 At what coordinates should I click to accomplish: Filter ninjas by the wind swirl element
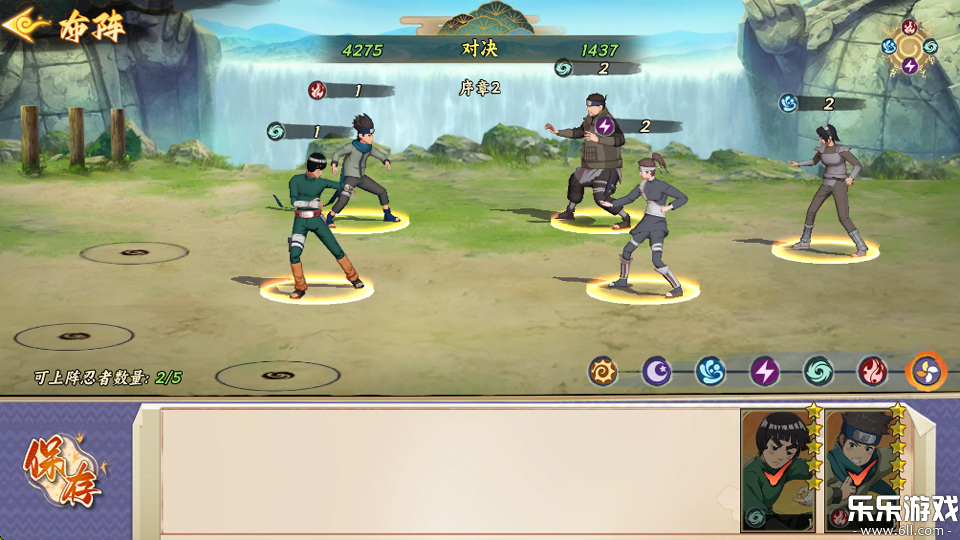[818, 372]
